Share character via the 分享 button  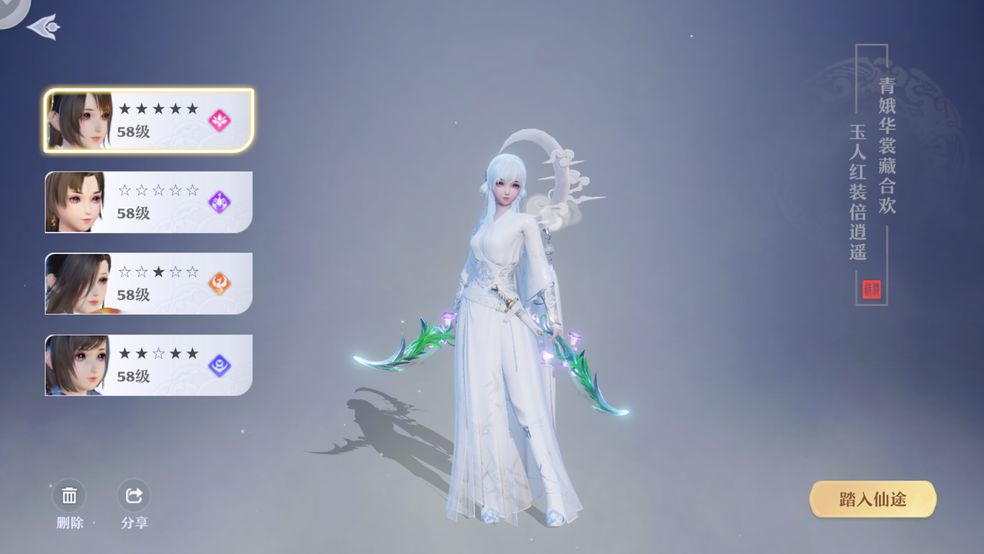coord(133,497)
